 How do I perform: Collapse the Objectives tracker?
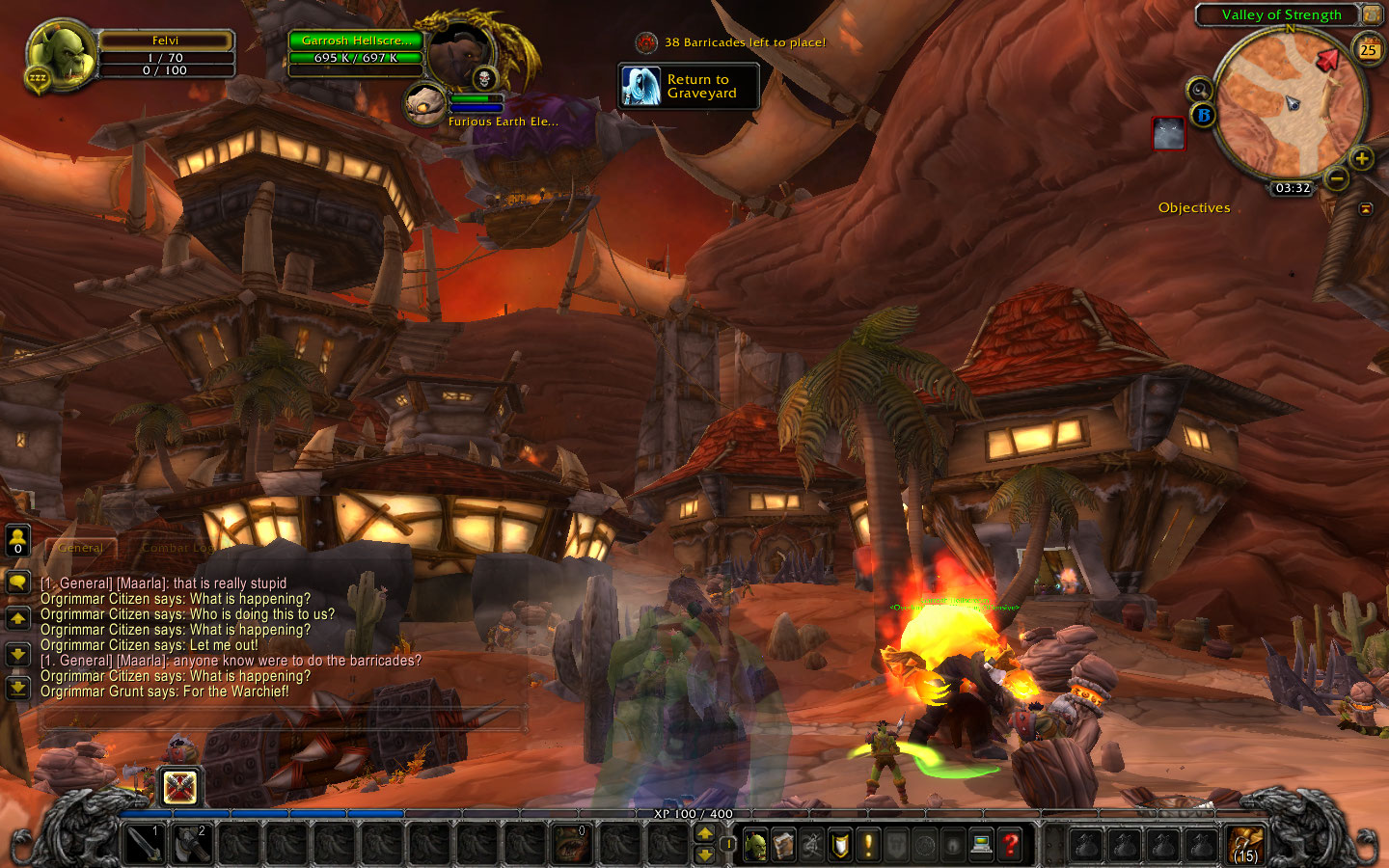tap(1366, 208)
